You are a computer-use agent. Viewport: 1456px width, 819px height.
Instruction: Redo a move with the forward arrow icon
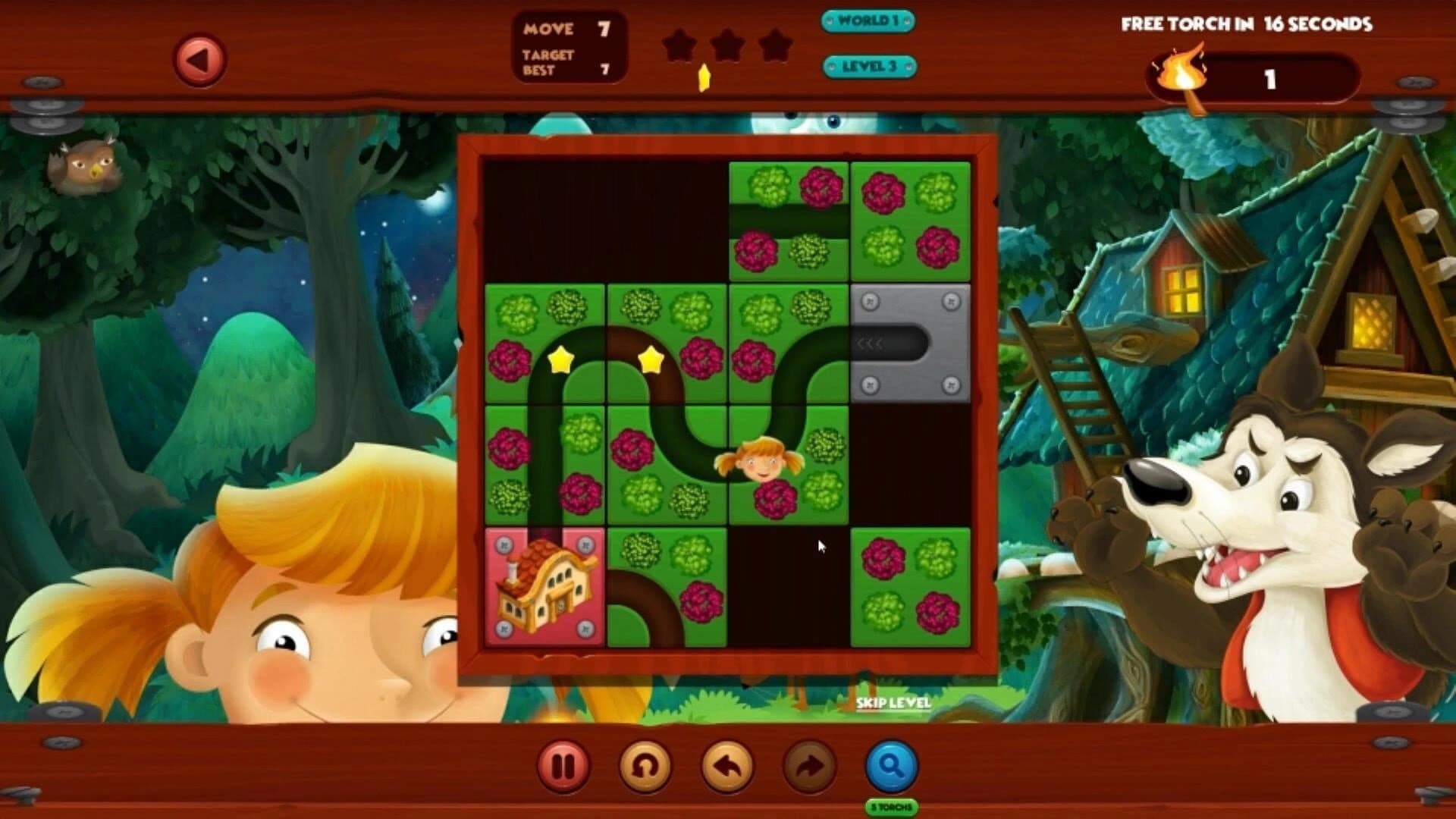pyautogui.click(x=811, y=766)
